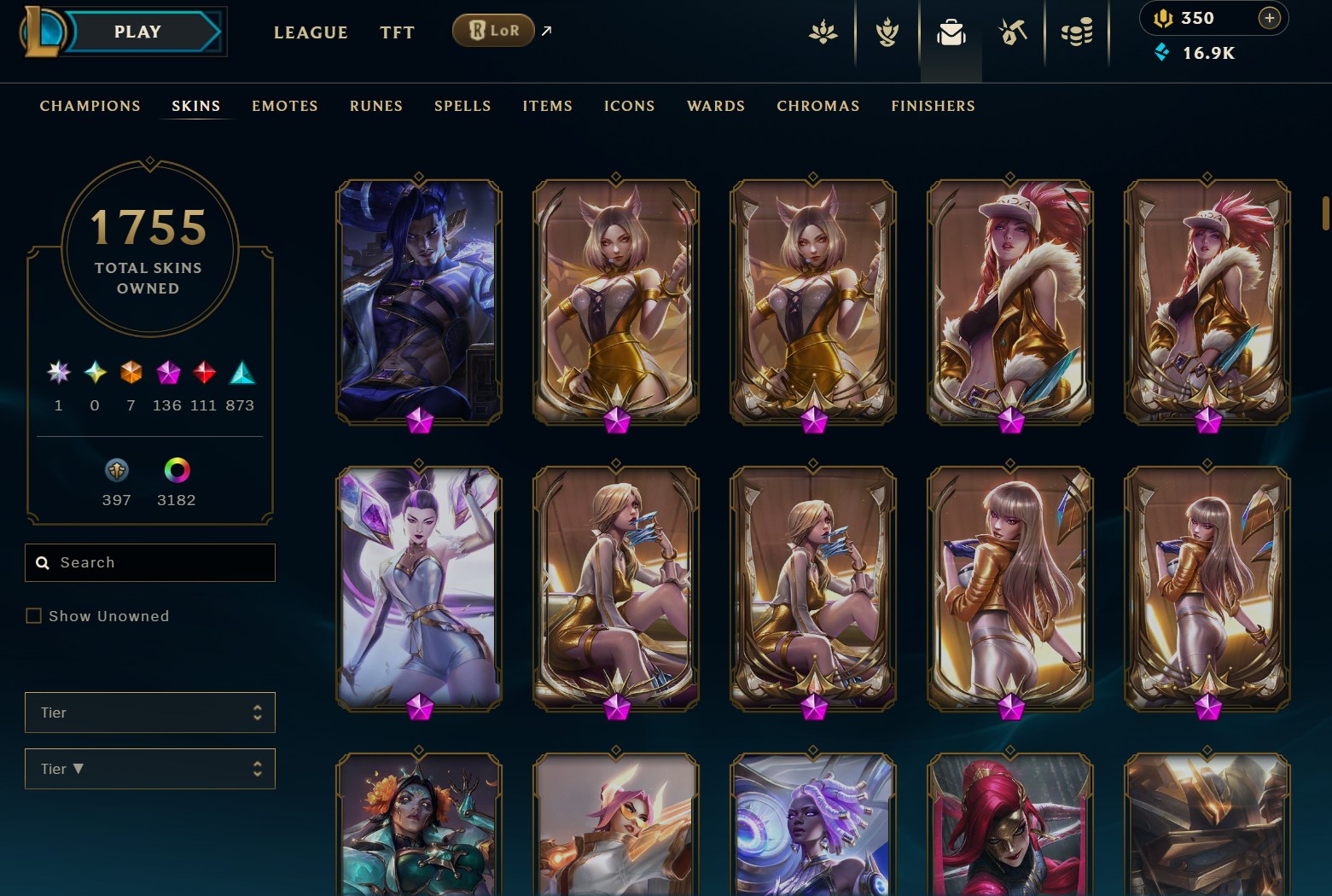The image size is (1332, 896).
Task: Open the LEAGUE section
Action: 311,32
